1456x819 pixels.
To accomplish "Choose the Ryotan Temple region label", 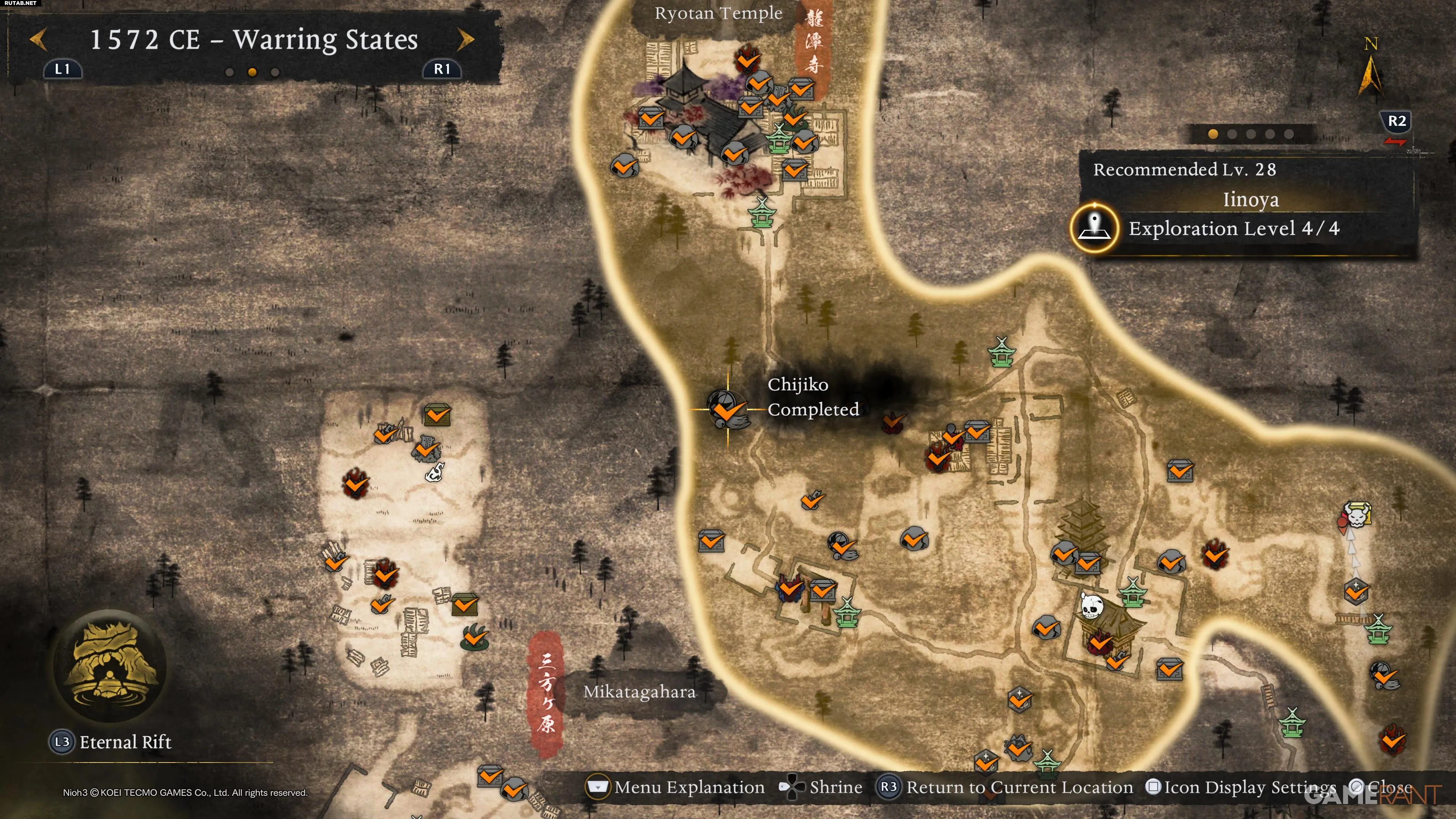I will (718, 13).
